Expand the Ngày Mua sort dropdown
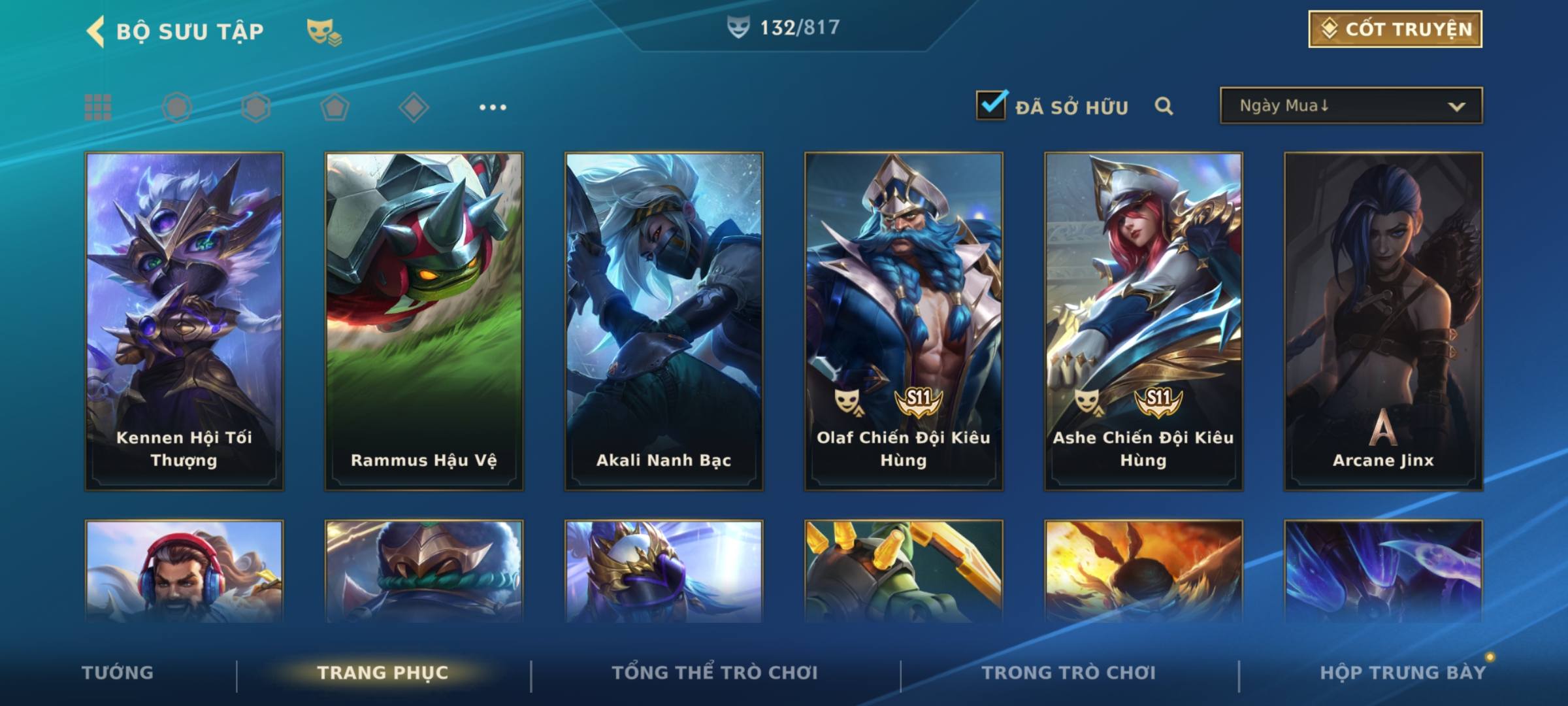The height and width of the screenshot is (706, 1568). click(x=1351, y=106)
